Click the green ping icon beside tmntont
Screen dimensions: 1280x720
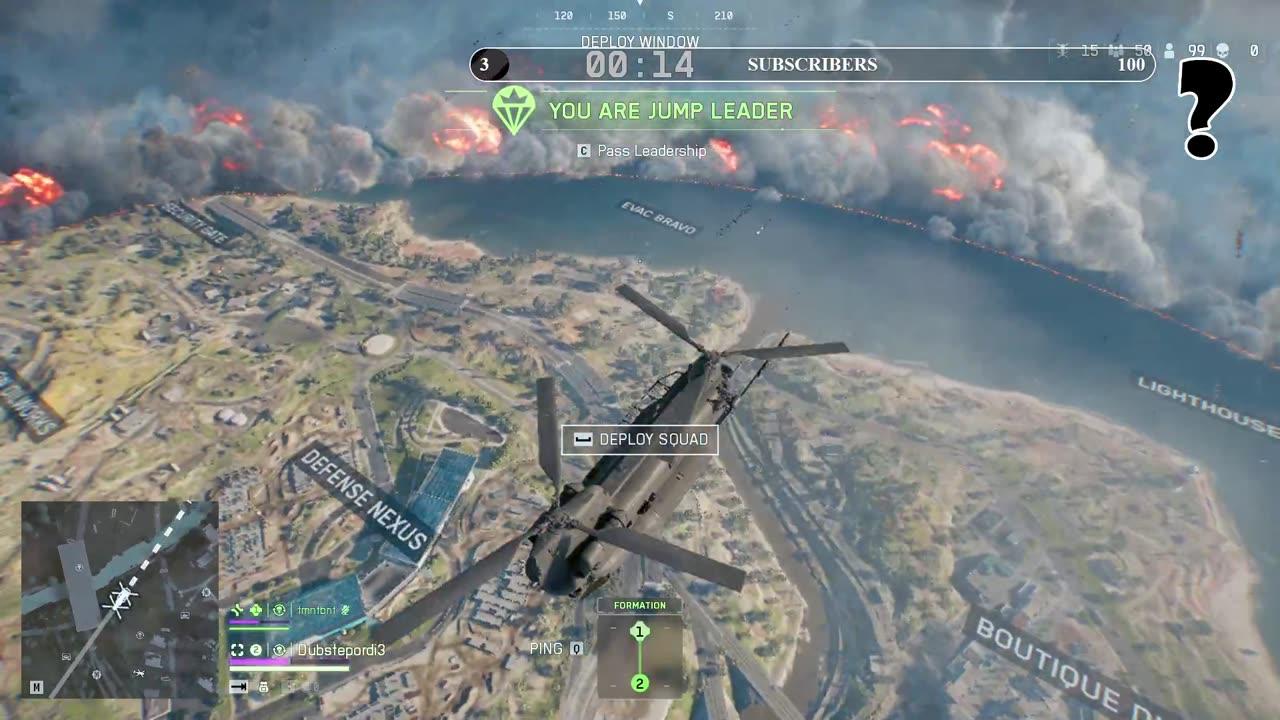pyautogui.click(x=237, y=609)
